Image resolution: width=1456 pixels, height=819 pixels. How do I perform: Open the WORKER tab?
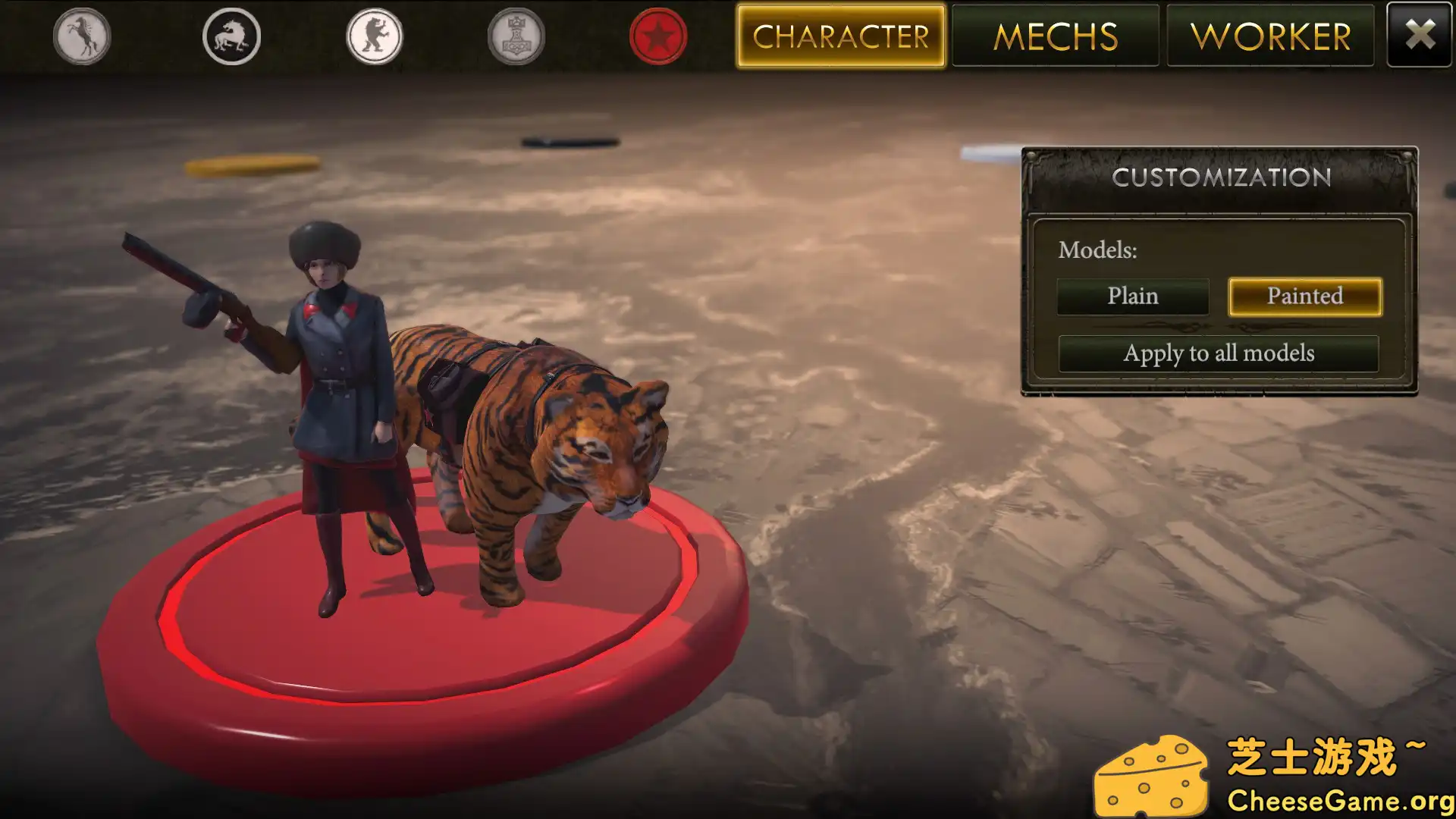click(x=1271, y=36)
